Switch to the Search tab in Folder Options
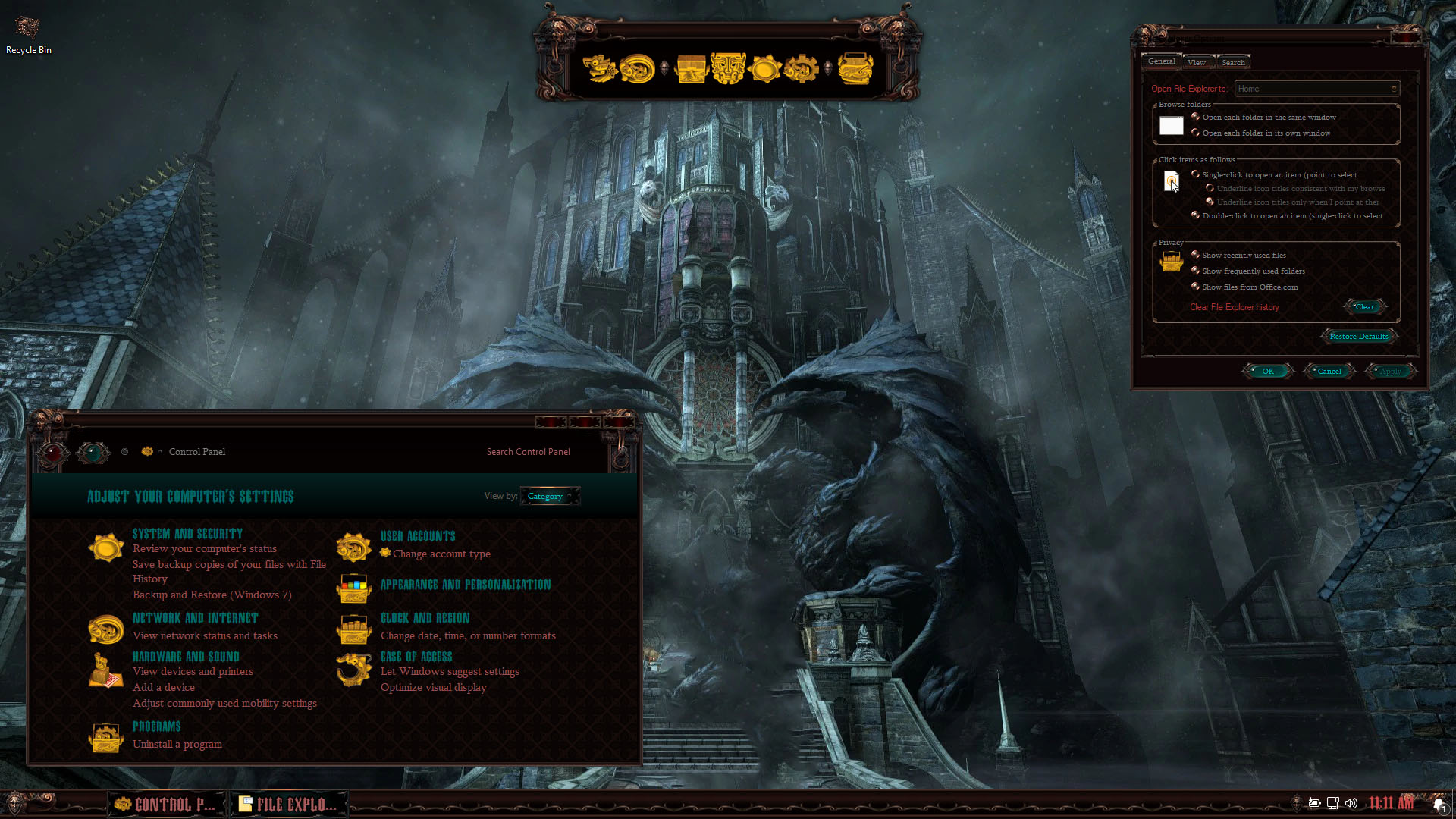The image size is (1456, 819). click(x=1233, y=62)
